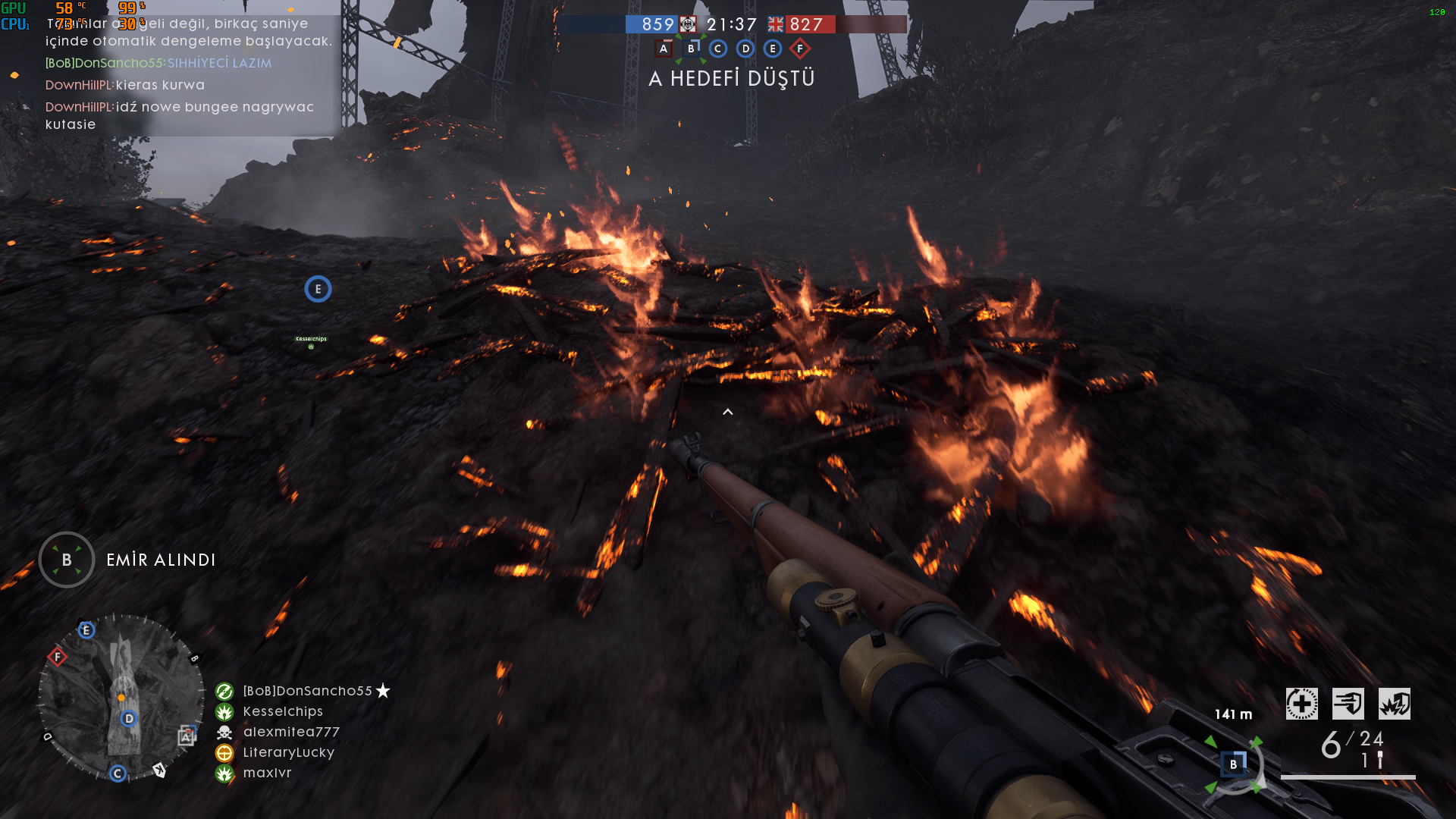
Task: Select objective A flag in top bar
Action: [664, 49]
